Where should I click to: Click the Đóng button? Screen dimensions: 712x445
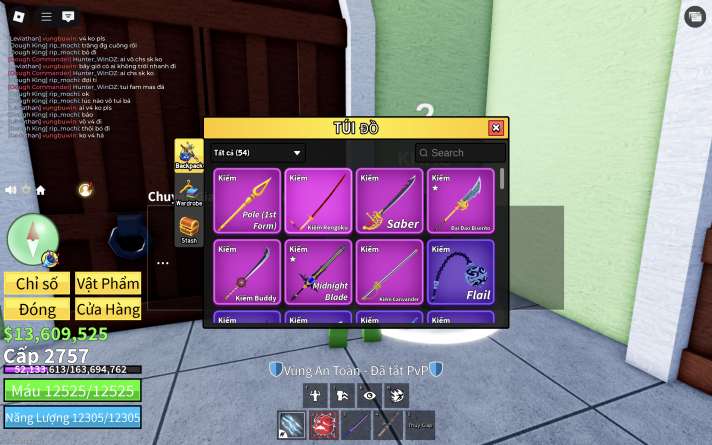tap(37, 309)
